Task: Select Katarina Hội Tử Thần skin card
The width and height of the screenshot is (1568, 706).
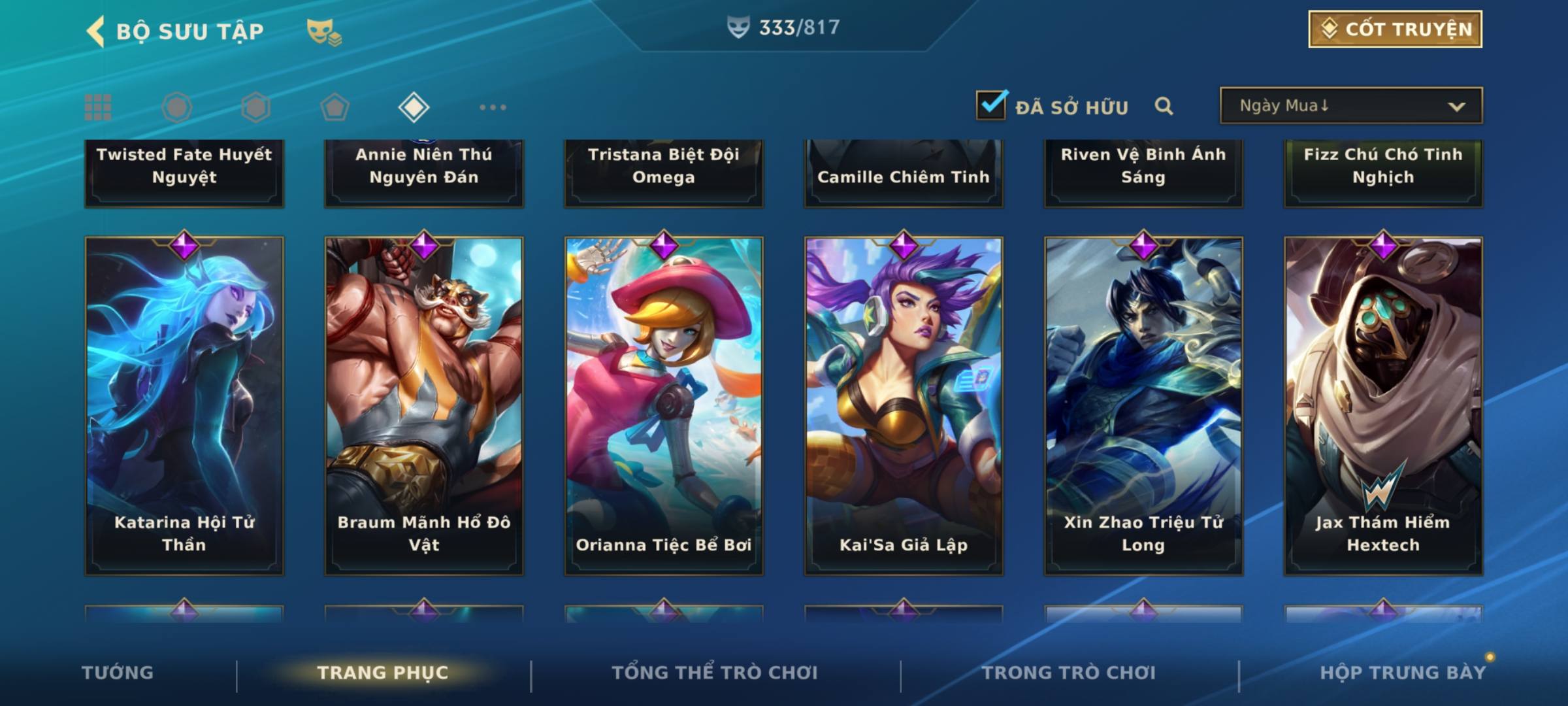Action: coord(184,405)
